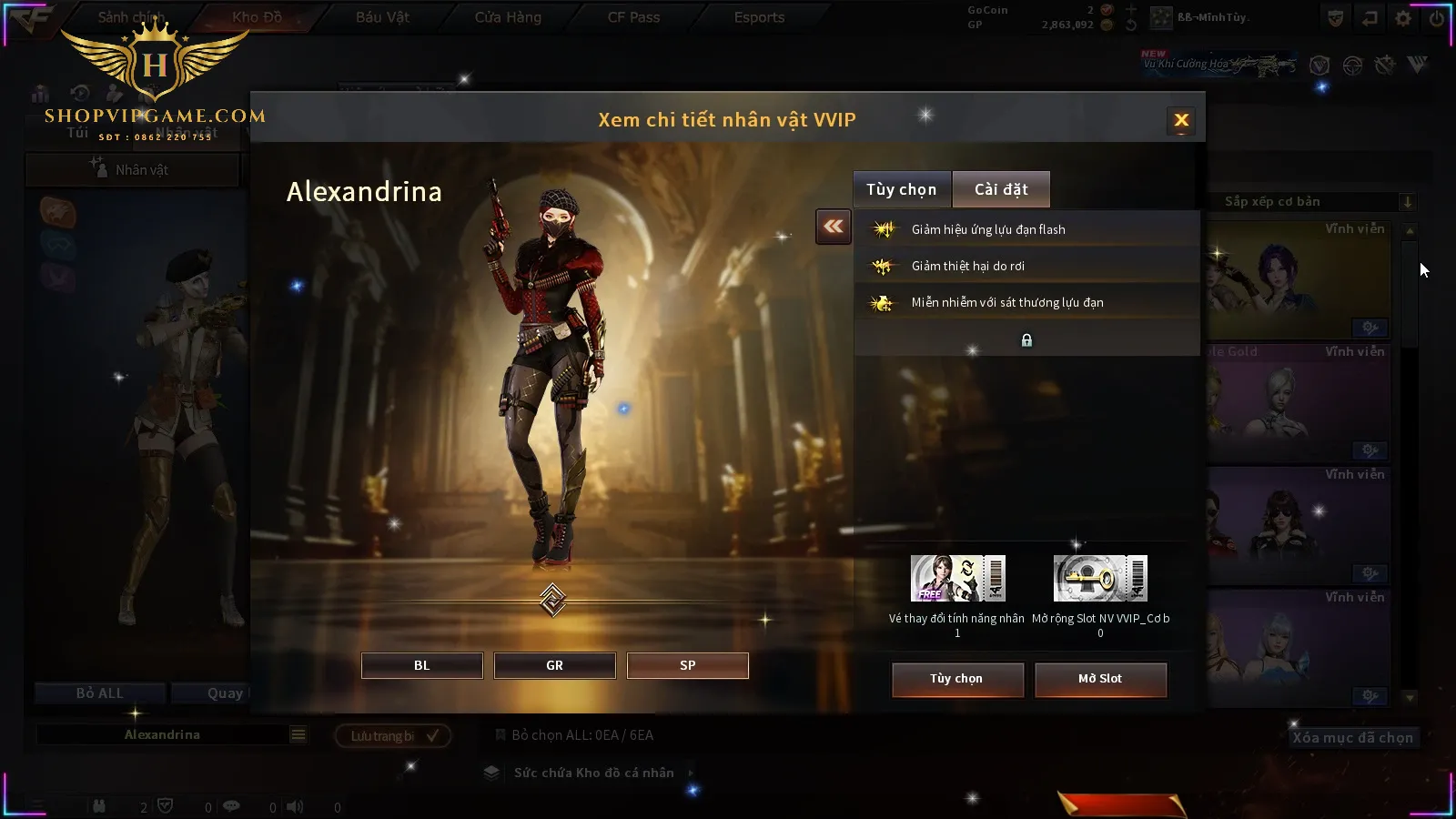Switch to the Tùy chọn tab

pyautogui.click(x=901, y=189)
